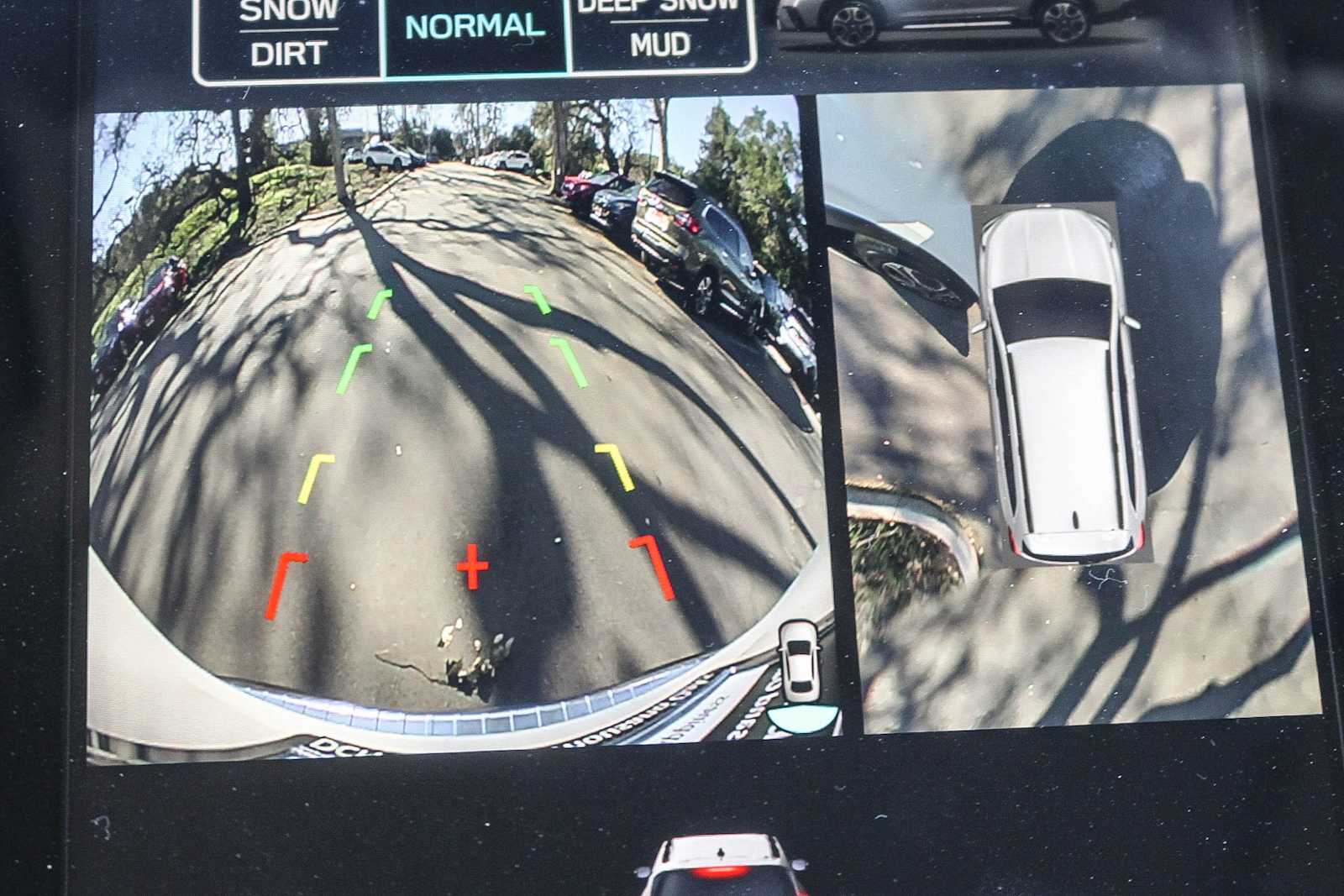Image resolution: width=1344 pixels, height=896 pixels.
Task: Choose the DEEP SNOW/MUD mode
Action: click(x=660, y=30)
